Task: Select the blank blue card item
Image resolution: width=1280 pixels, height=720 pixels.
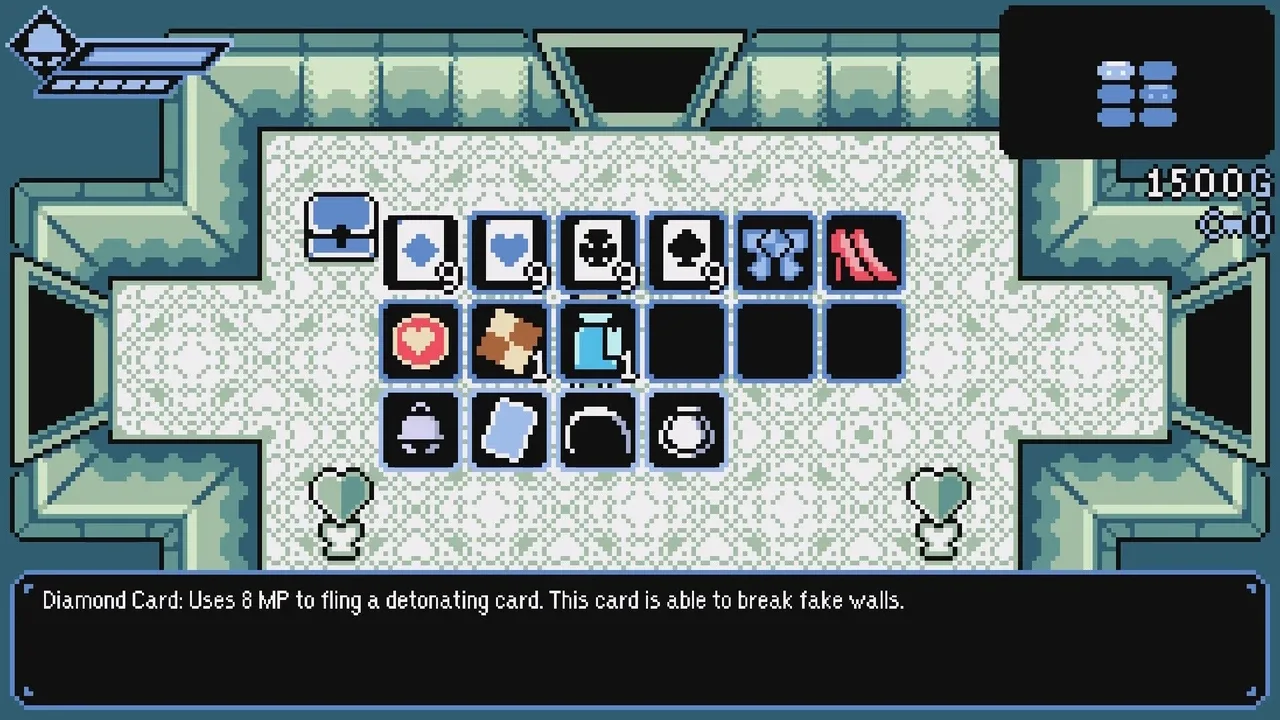Action: pos(509,430)
